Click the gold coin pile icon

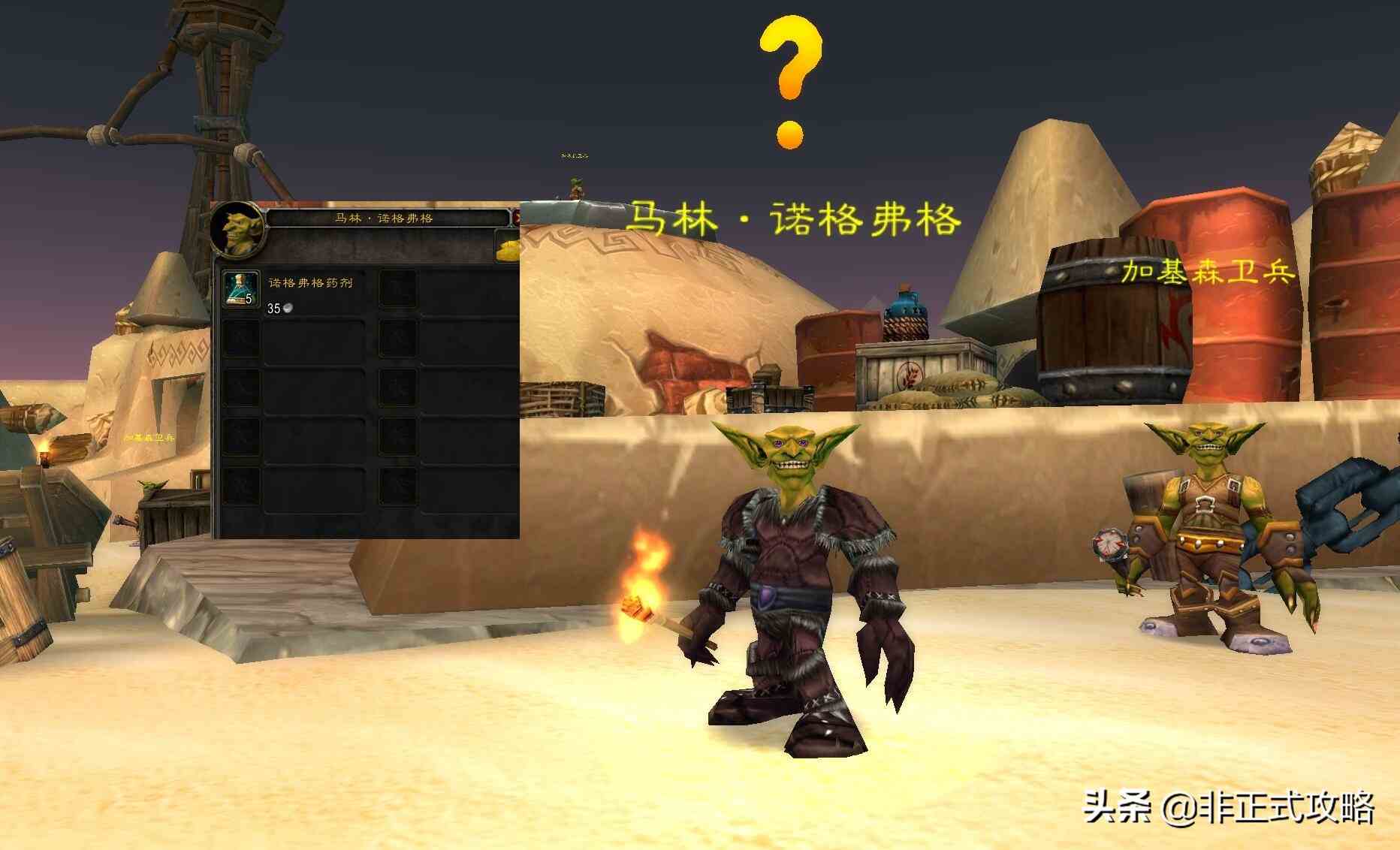(x=508, y=249)
